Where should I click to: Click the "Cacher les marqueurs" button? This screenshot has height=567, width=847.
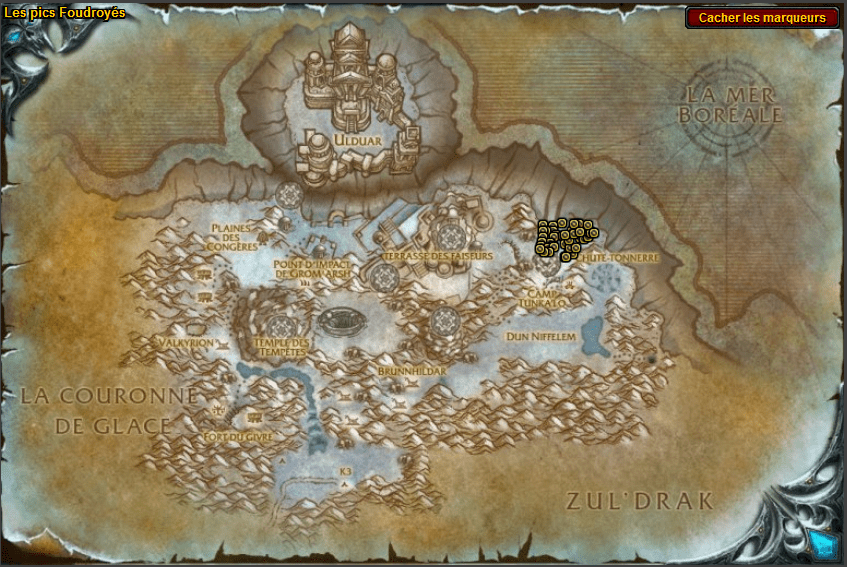[x=762, y=18]
